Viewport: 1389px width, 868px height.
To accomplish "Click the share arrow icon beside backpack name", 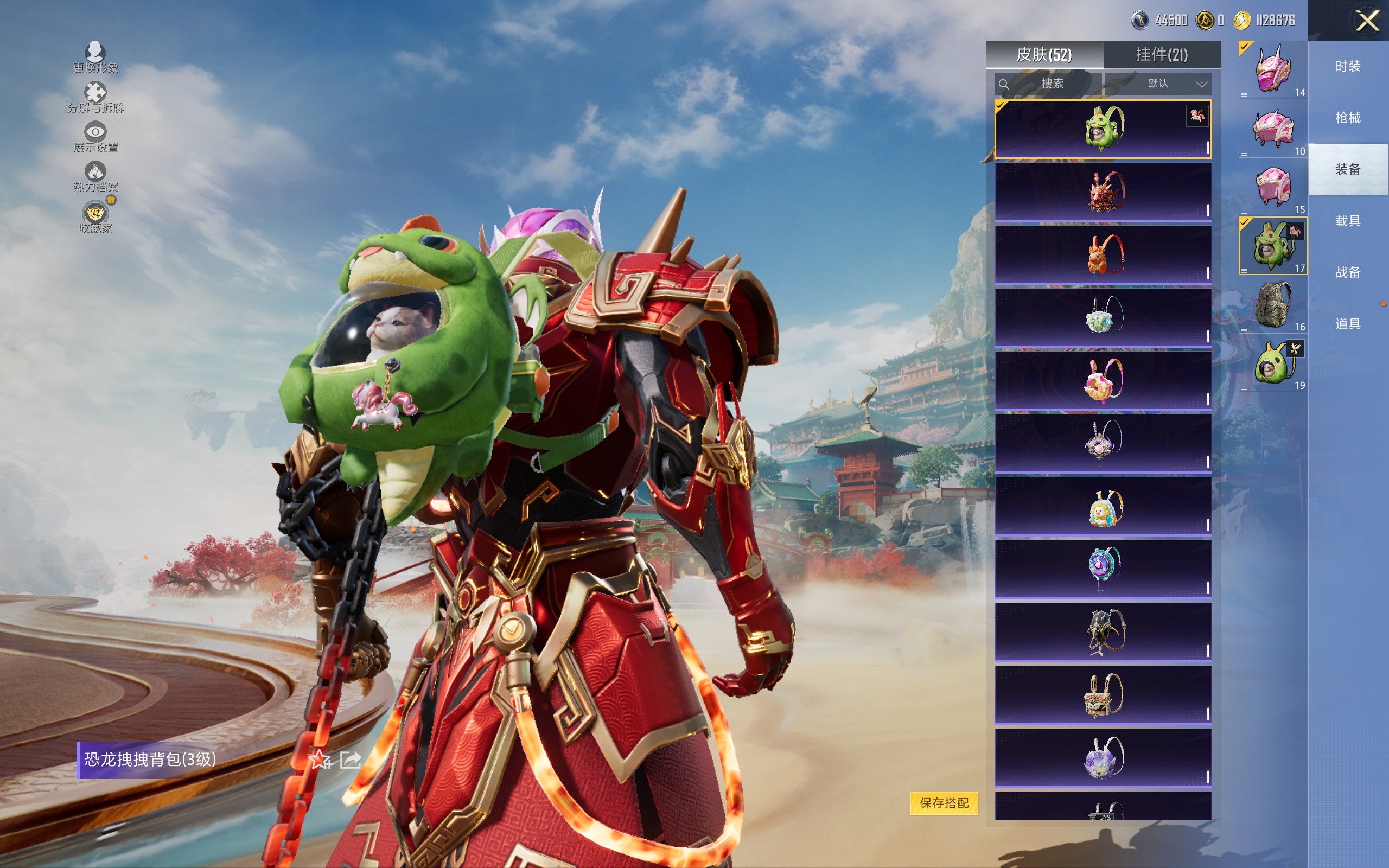I will [x=350, y=760].
